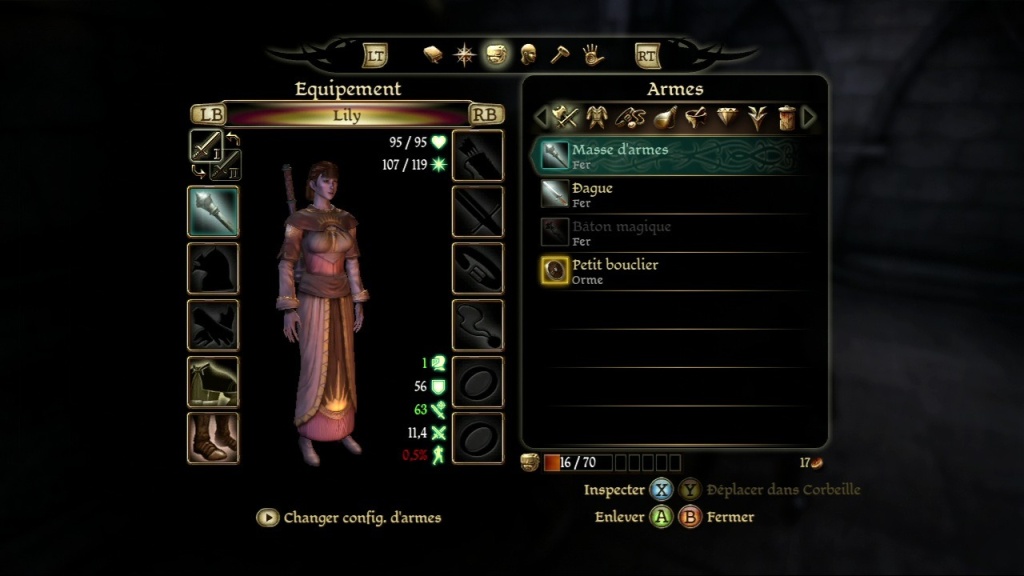Open the trash barrel category
1024x576 pixels.
pyautogui.click(x=786, y=118)
